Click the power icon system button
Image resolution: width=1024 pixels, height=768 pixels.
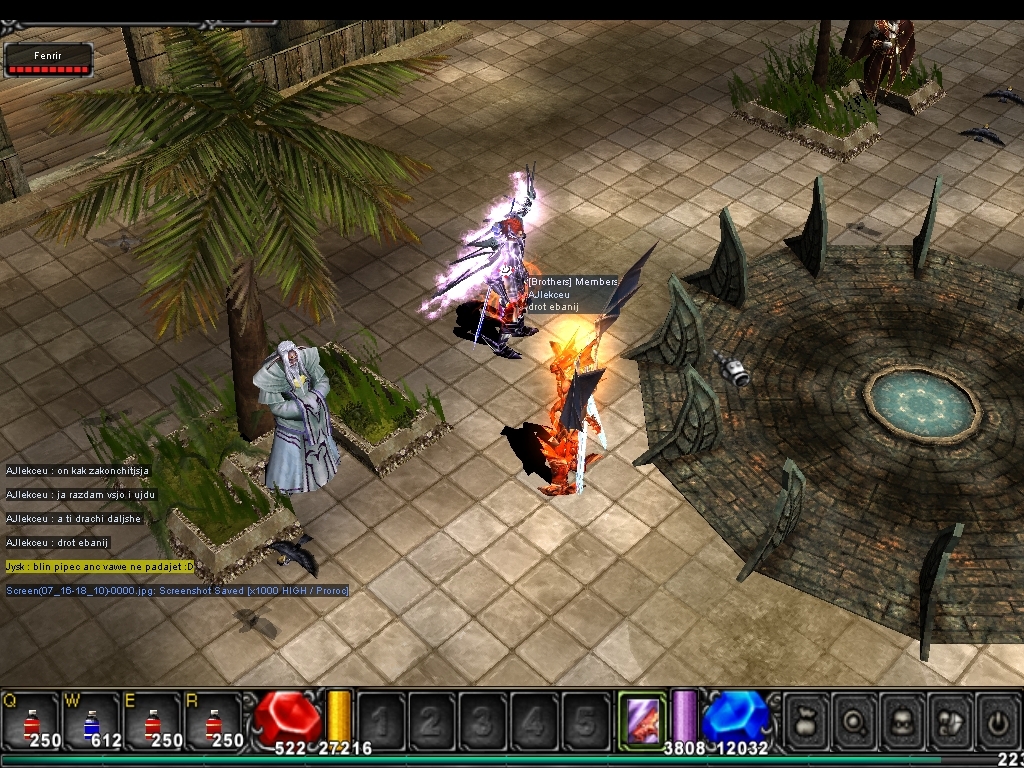[998, 720]
